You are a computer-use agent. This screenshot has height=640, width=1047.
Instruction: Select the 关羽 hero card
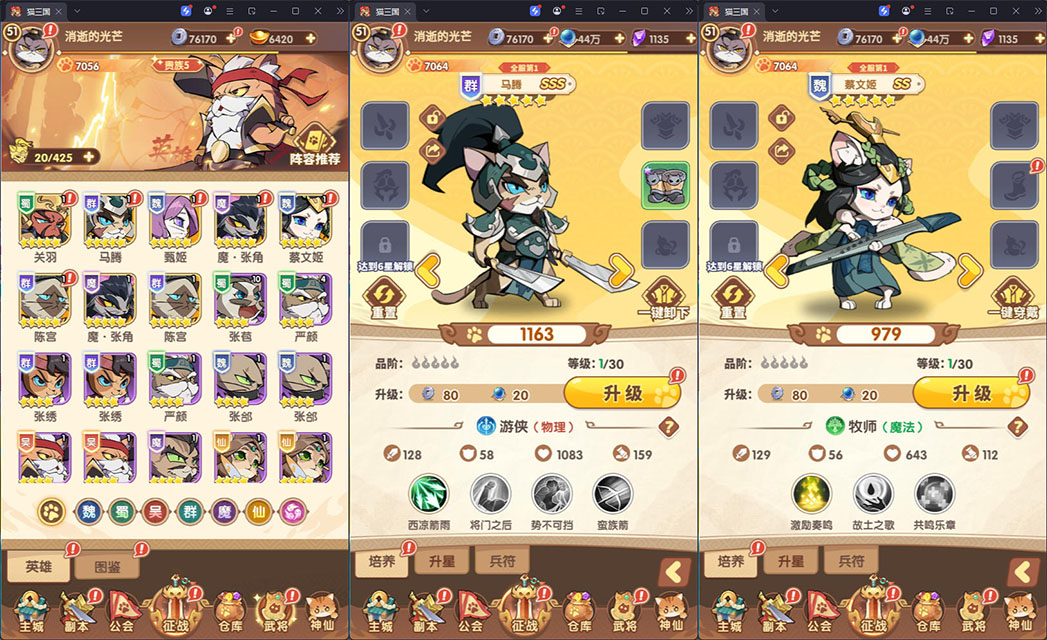[43, 220]
